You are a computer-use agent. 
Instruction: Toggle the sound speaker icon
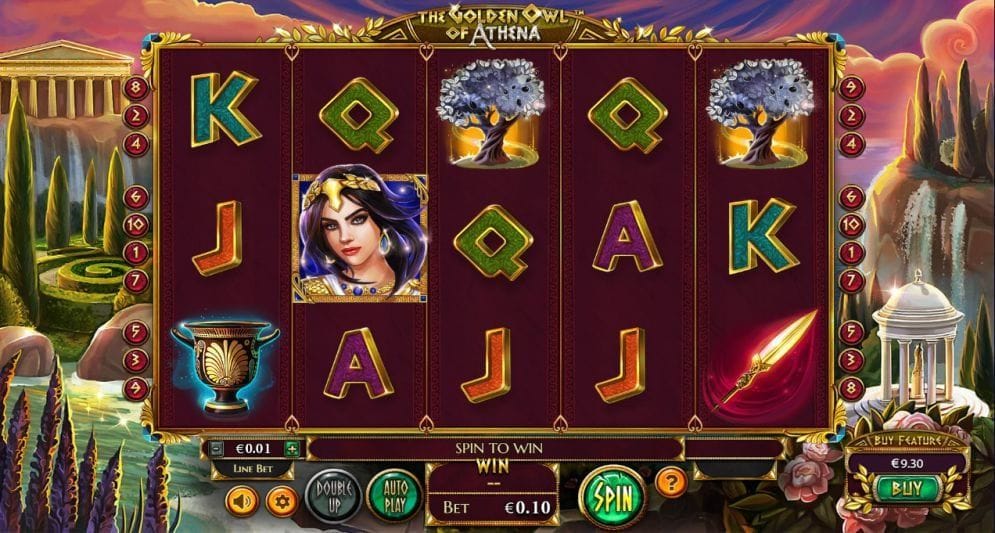[242, 499]
